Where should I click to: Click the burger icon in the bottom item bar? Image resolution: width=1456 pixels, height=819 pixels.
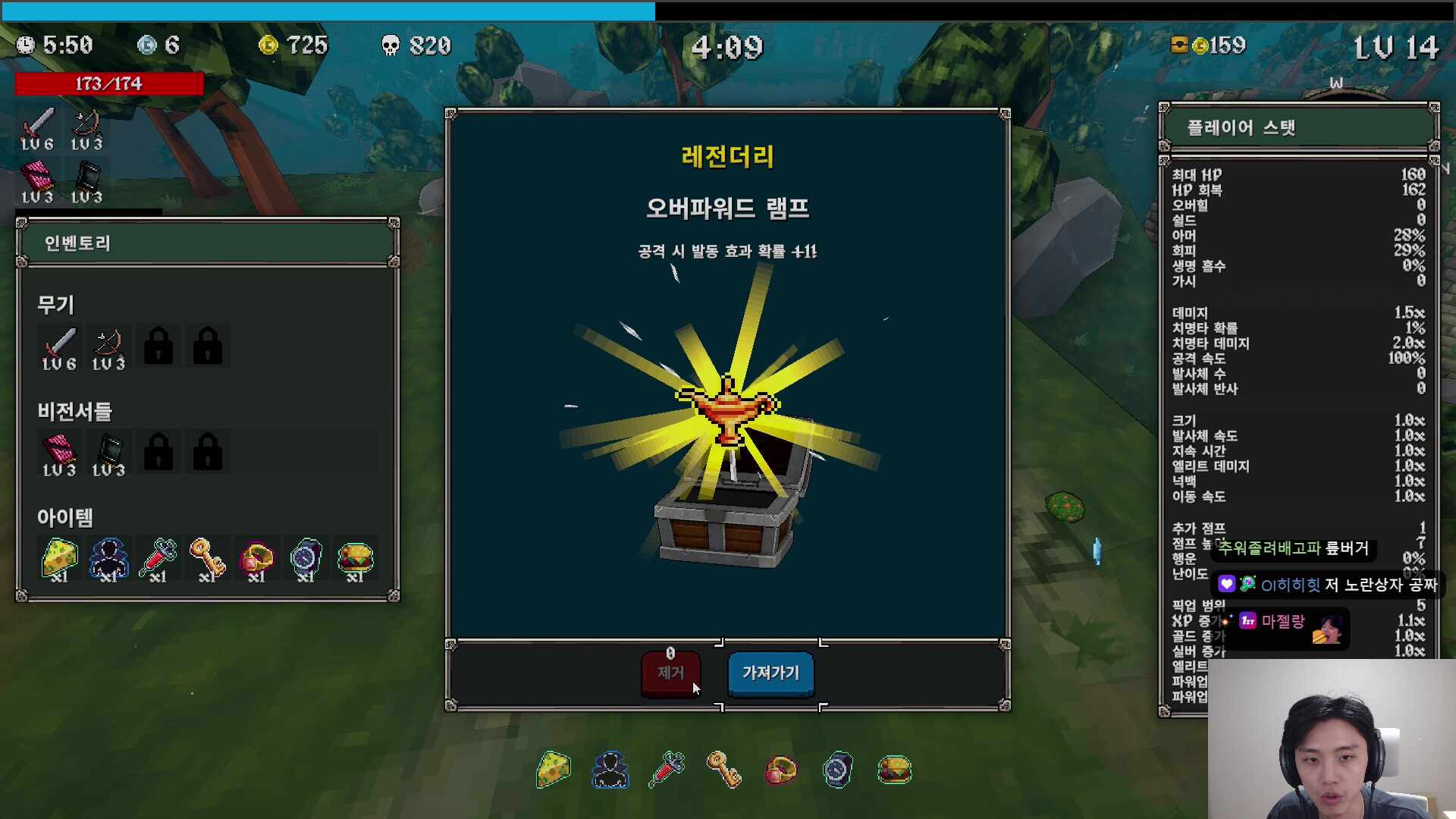click(x=895, y=770)
